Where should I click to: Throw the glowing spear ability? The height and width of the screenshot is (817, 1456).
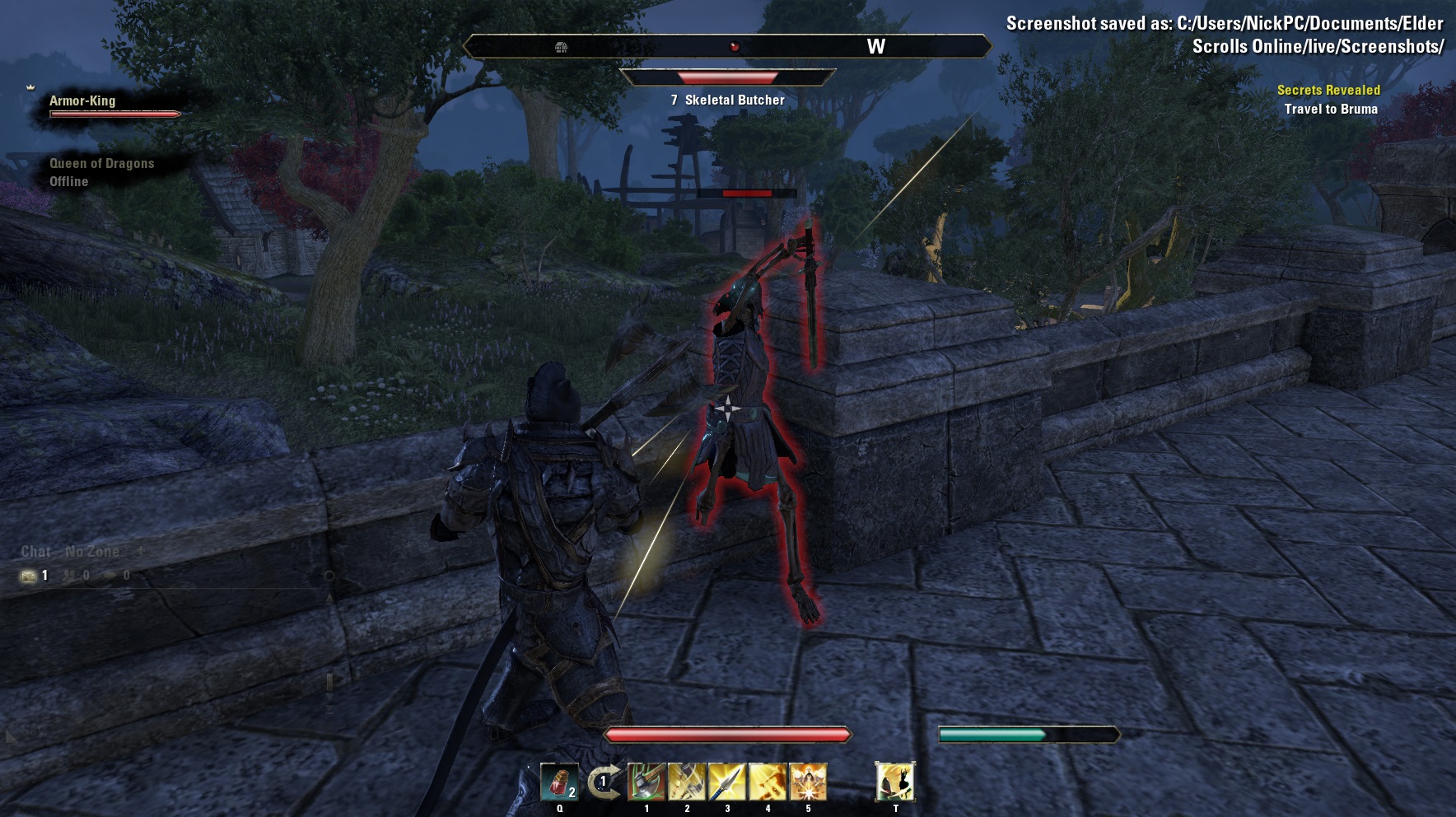(x=727, y=782)
